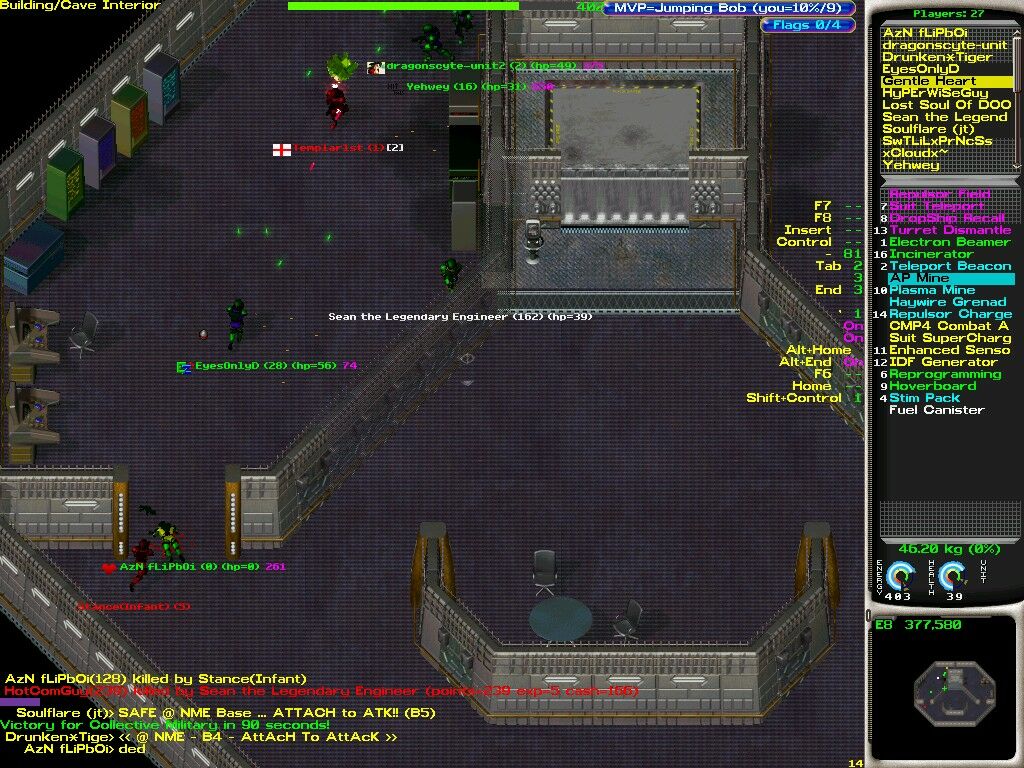Select Fuel Canister in the inventory list
Screen dimensions: 1024x768
(936, 410)
